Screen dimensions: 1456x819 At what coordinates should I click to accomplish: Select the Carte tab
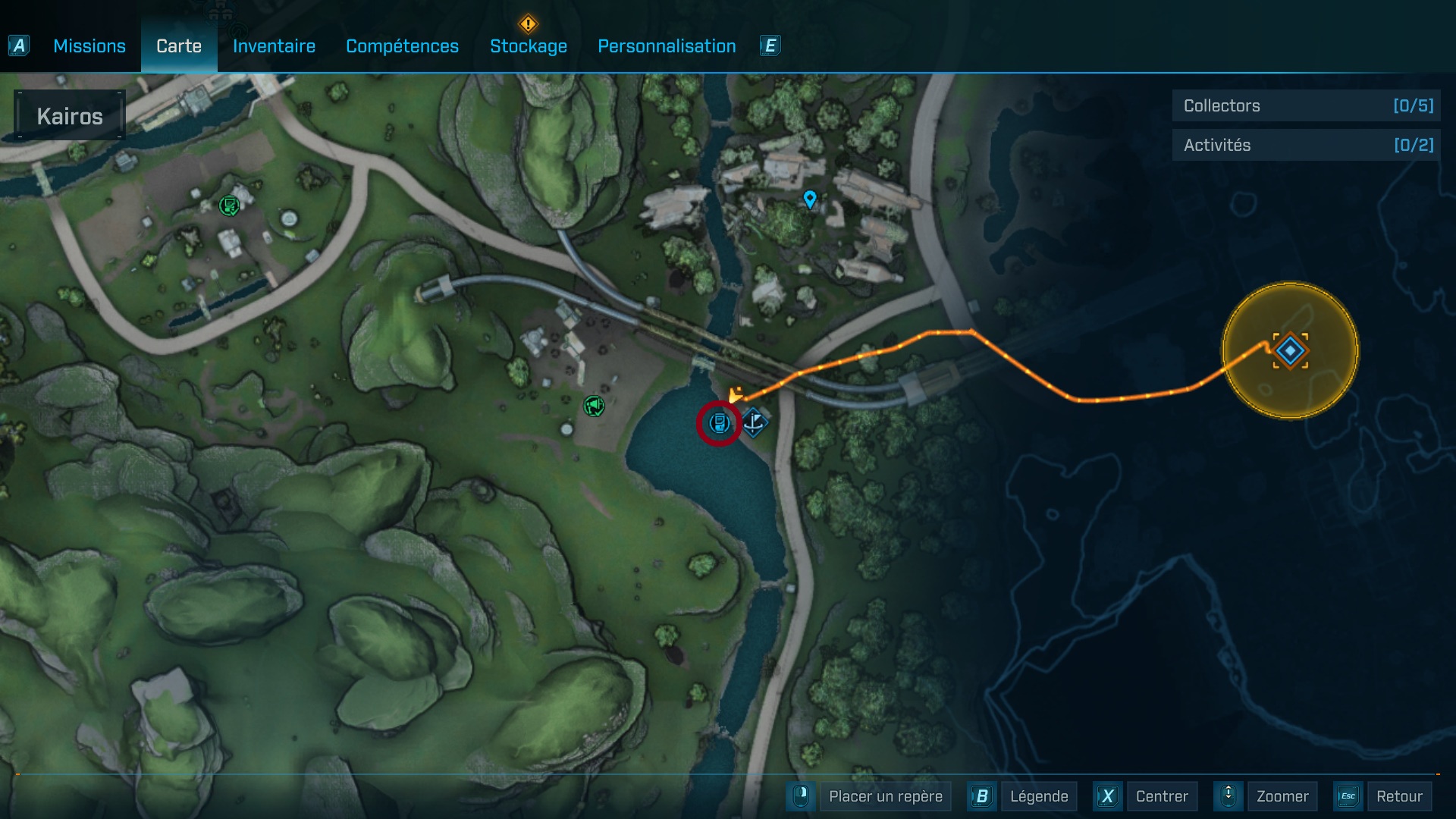click(179, 46)
